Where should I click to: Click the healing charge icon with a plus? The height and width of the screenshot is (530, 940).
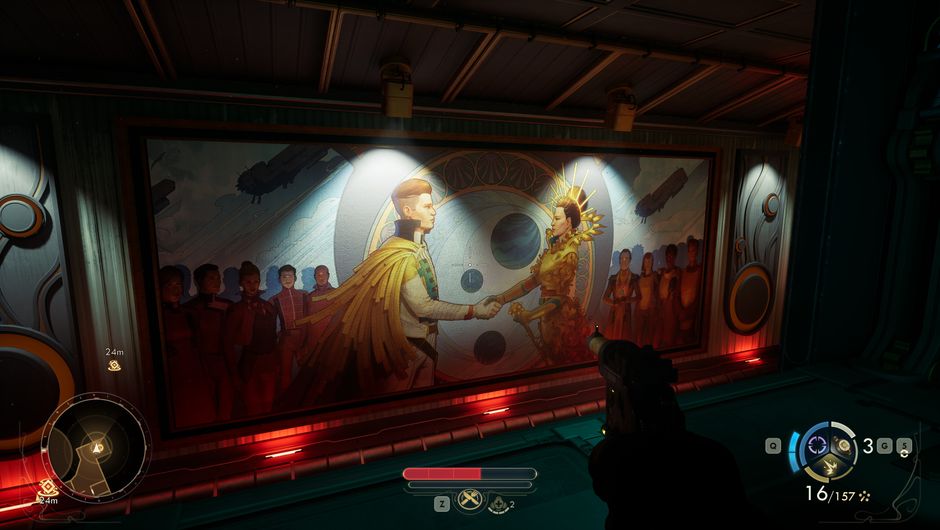coord(498,504)
